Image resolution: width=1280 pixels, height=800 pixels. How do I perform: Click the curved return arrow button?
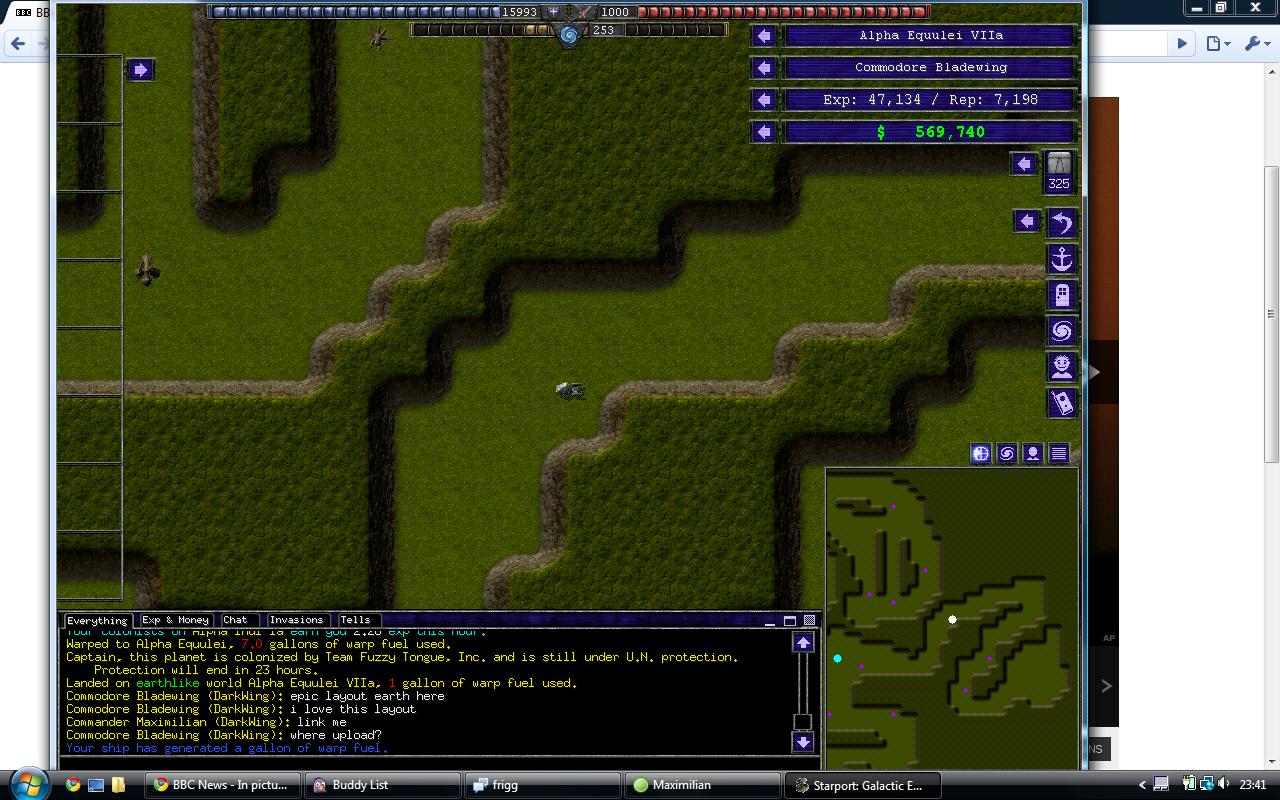coord(1061,222)
